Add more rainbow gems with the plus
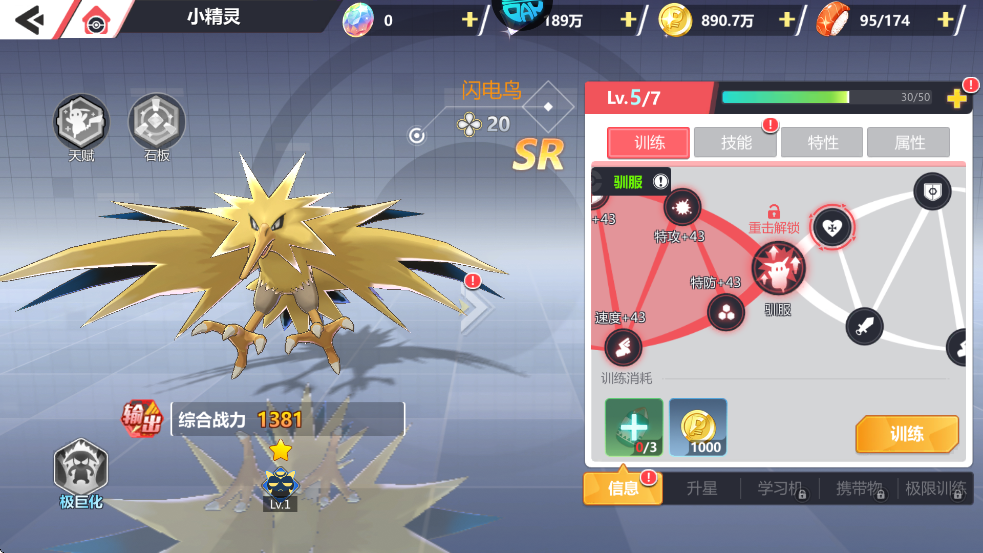The height and width of the screenshot is (553, 983). click(470, 20)
